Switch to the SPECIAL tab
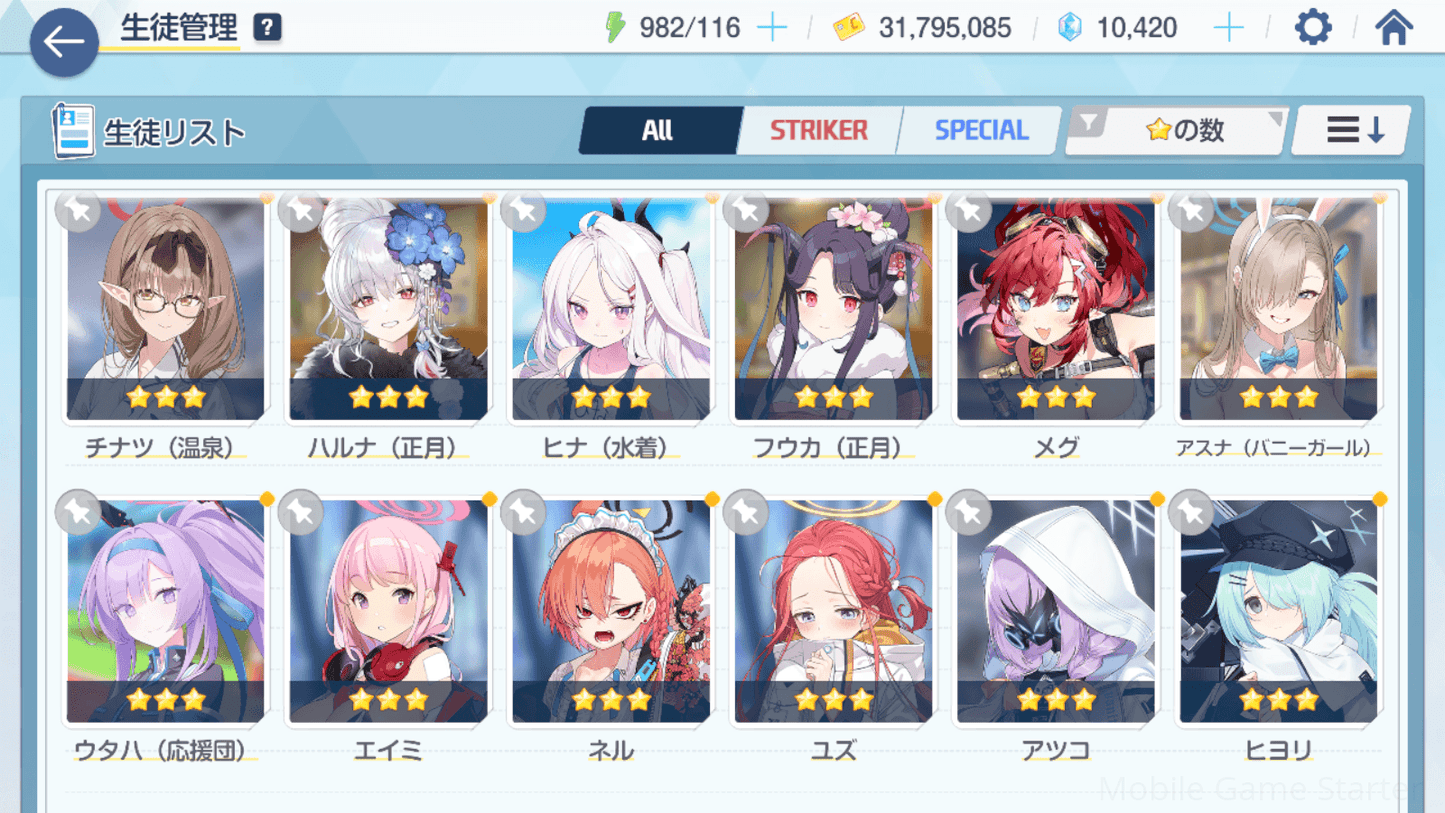Screen dimensions: 1445x813 pyautogui.click(x=980, y=131)
